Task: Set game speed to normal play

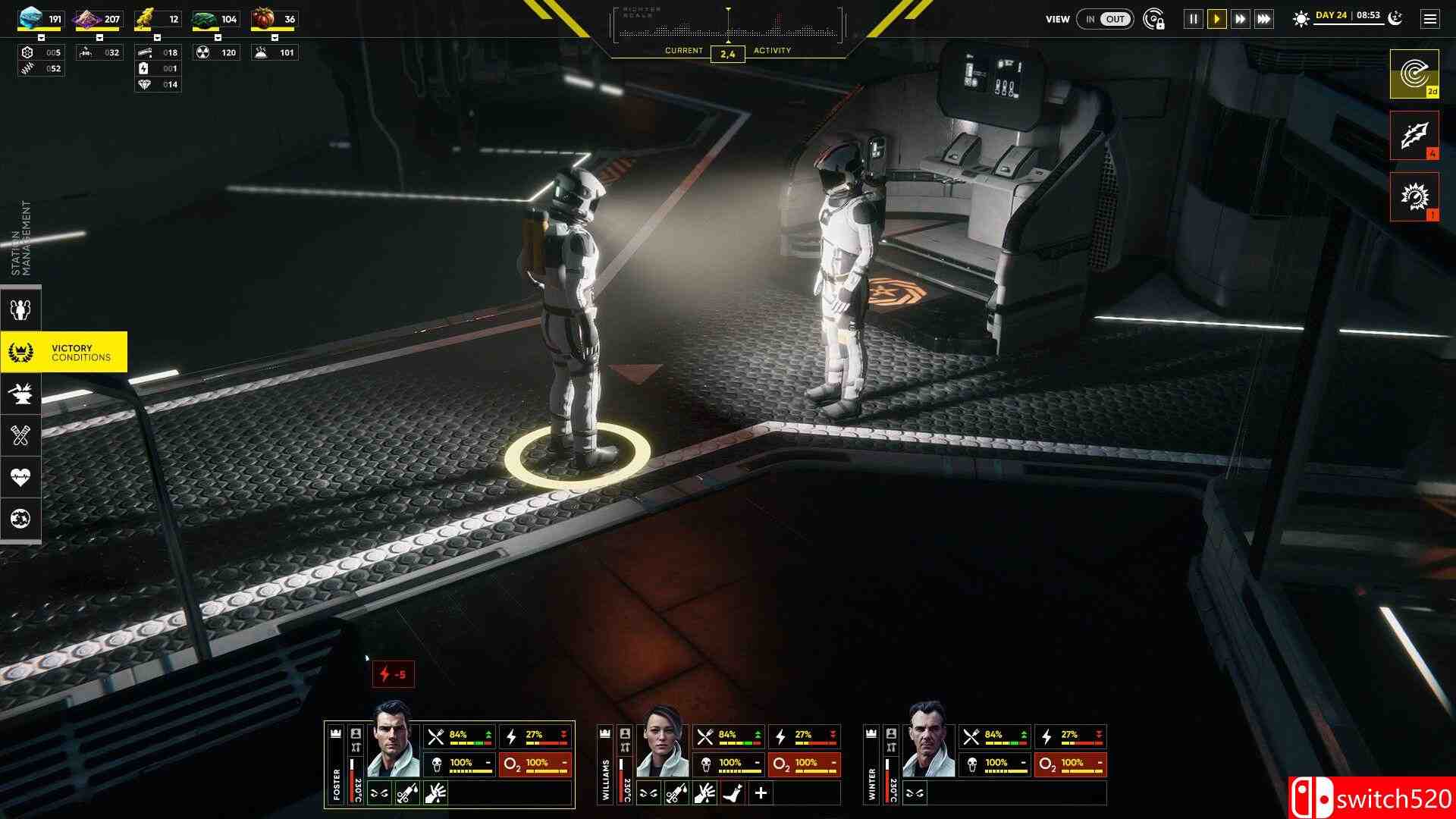Action: 1217,19
